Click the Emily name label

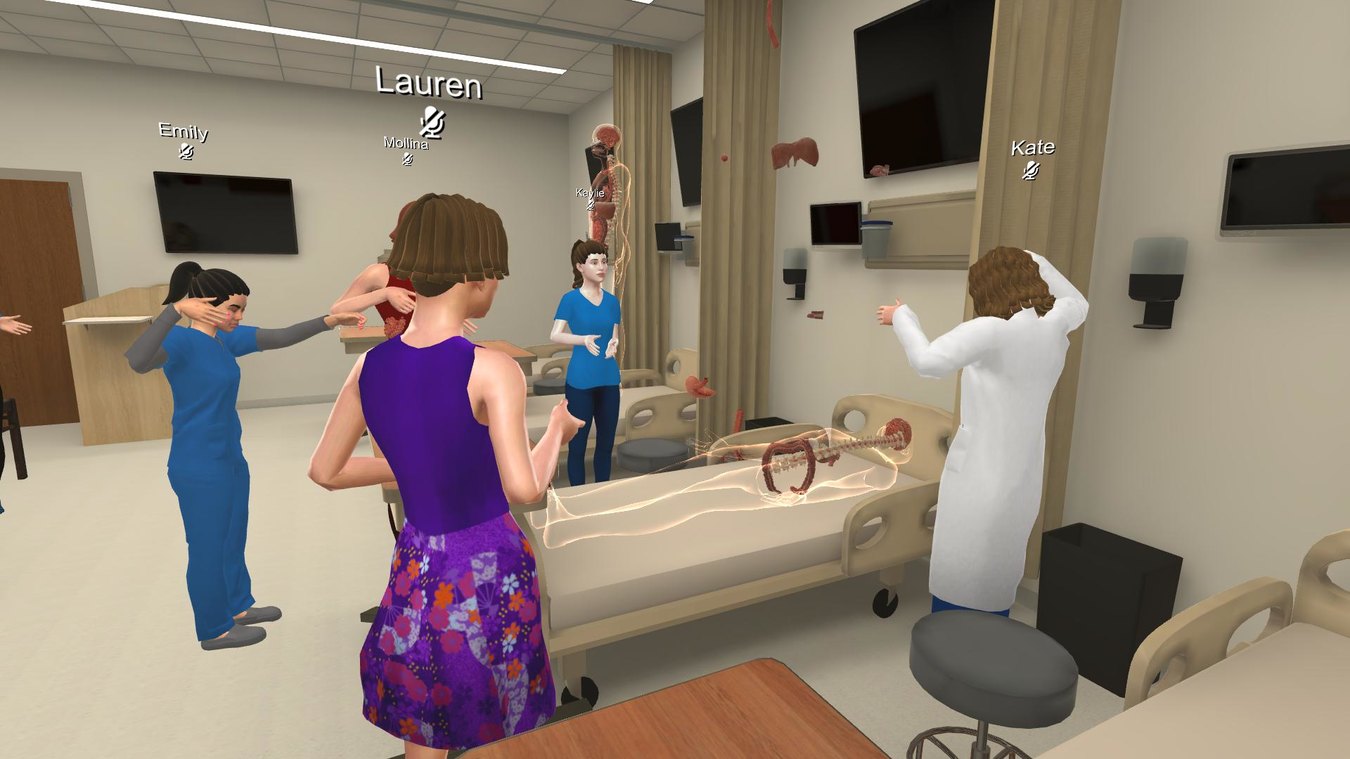click(186, 132)
